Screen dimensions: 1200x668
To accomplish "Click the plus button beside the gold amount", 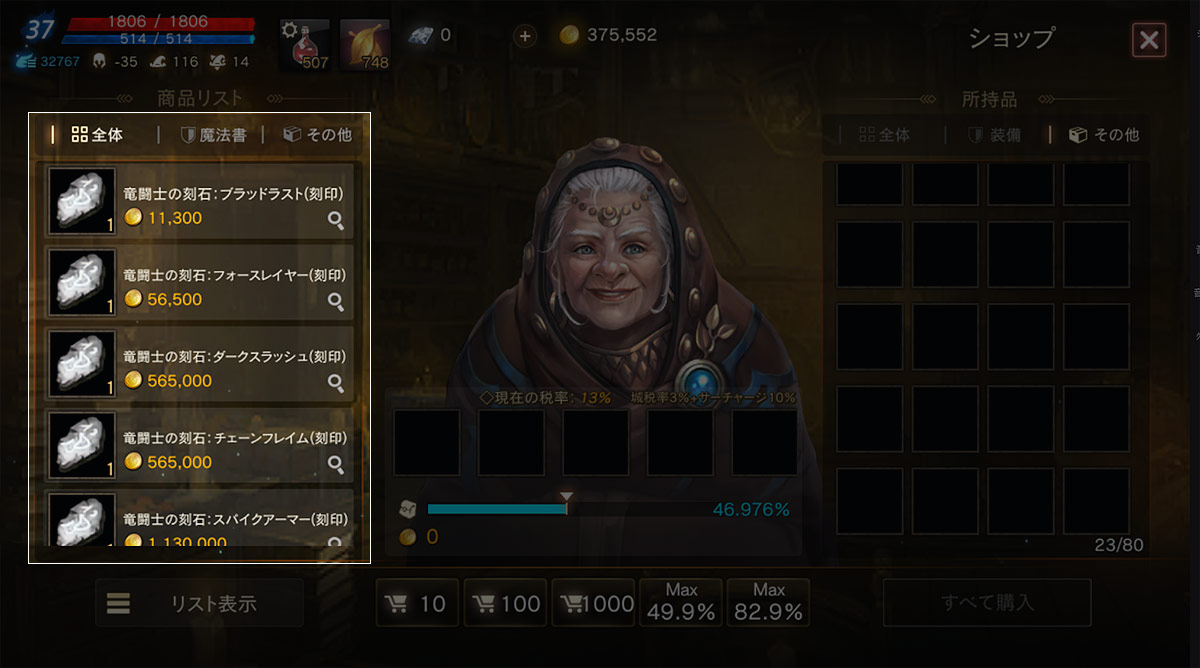I will click(525, 36).
